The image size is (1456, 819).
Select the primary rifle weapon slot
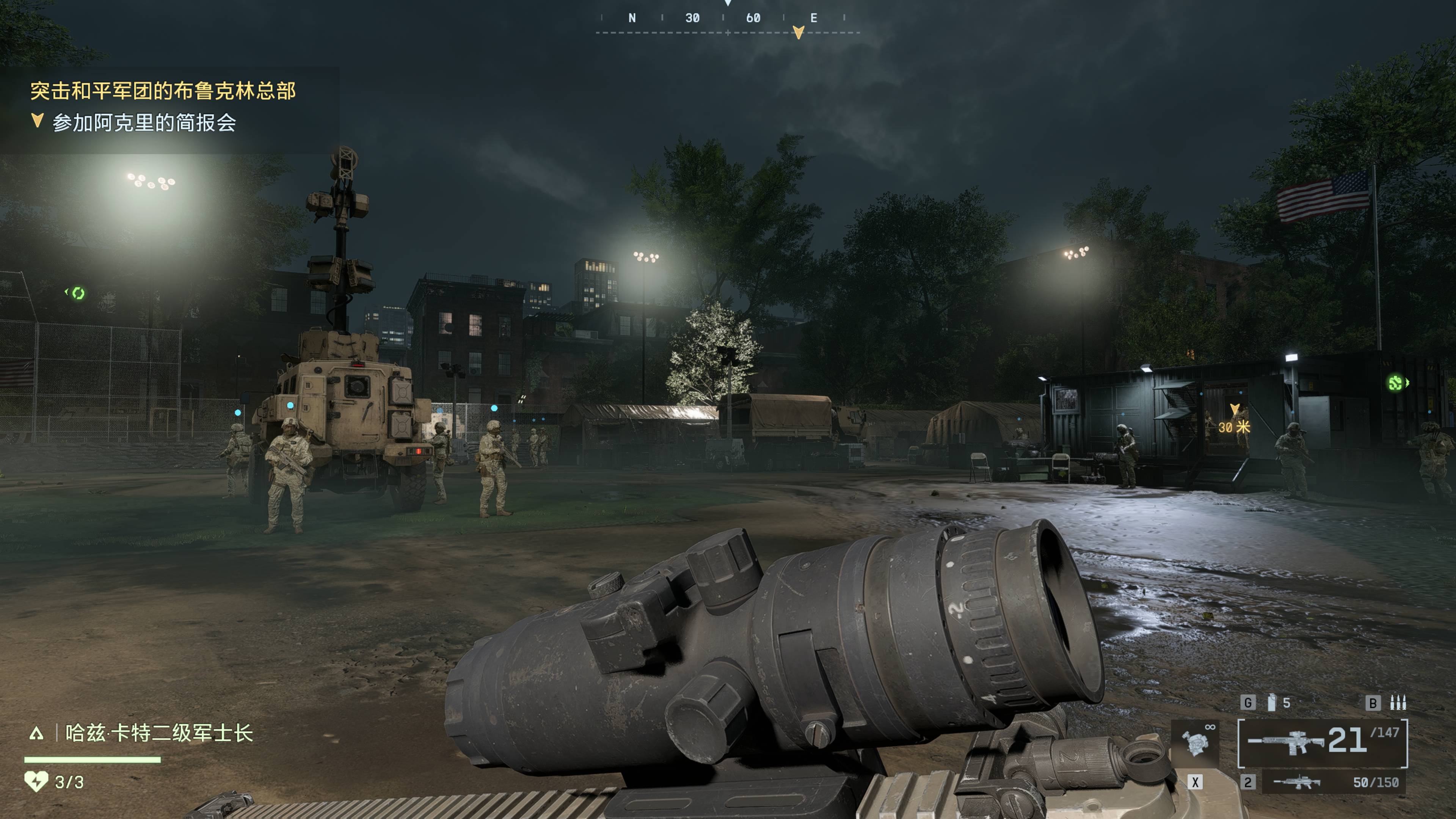(x=1322, y=742)
